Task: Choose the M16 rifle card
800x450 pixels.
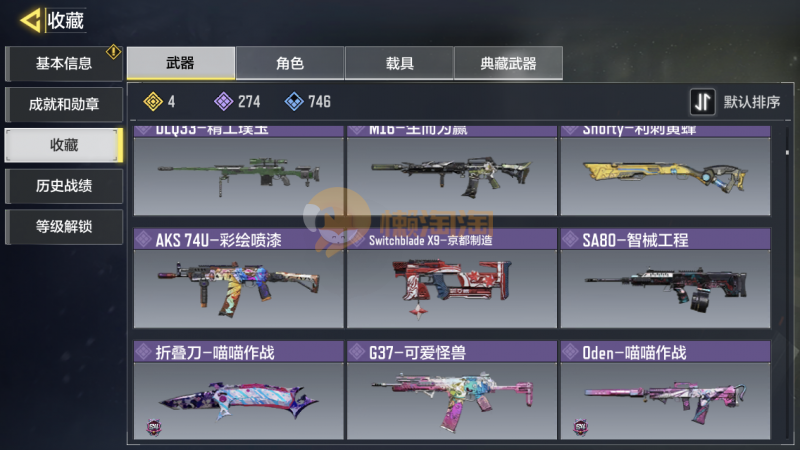Action: pos(452,172)
